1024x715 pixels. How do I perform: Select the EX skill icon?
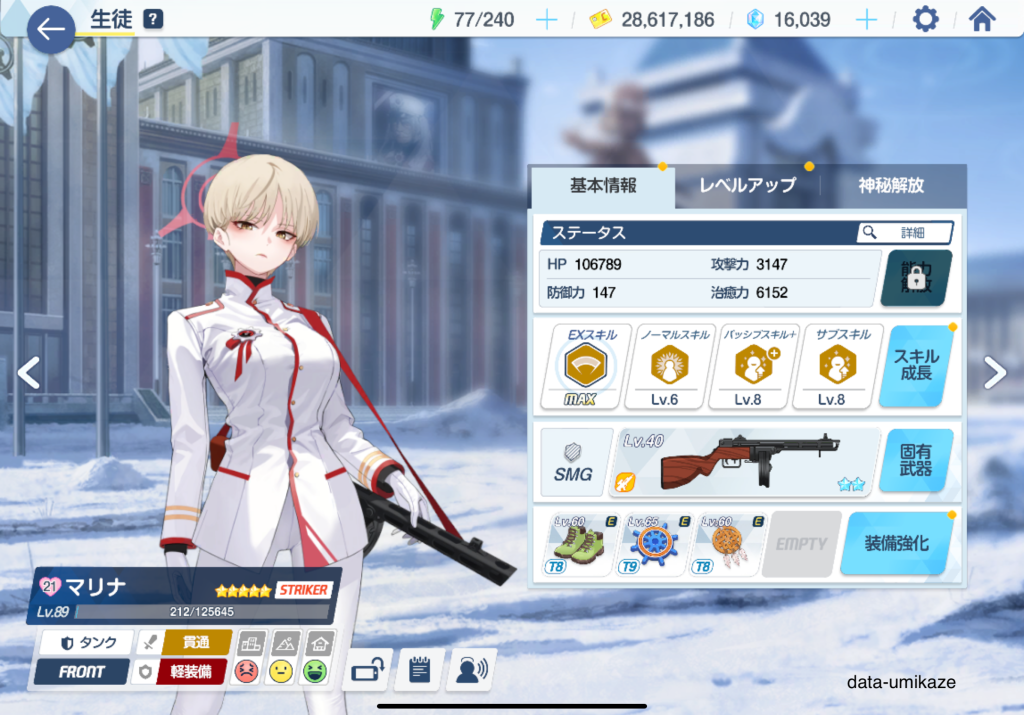click(x=580, y=366)
